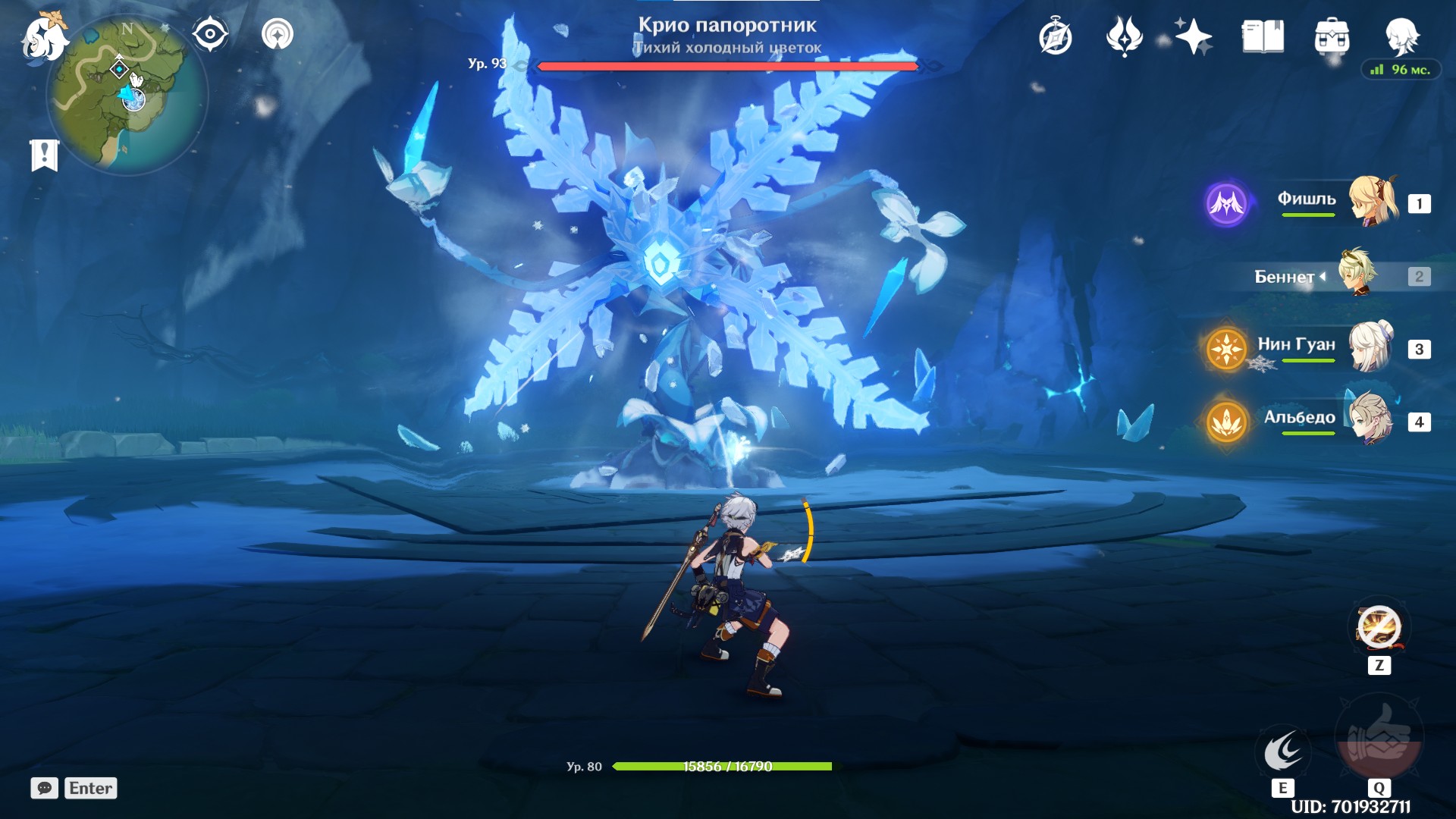Open the Paimon menu icon

click(x=44, y=38)
